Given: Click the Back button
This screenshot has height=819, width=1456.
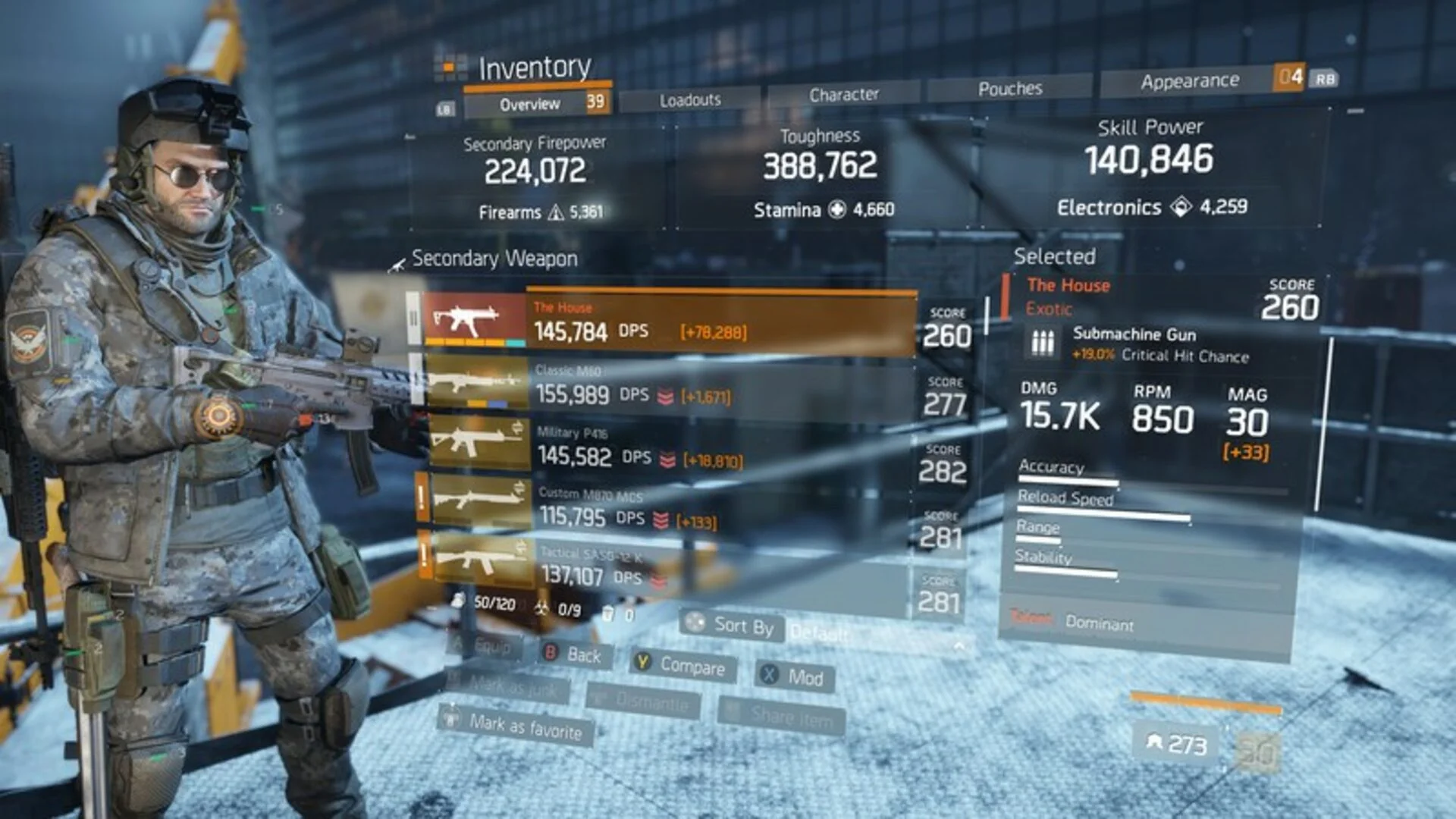Looking at the screenshot, I should (573, 654).
